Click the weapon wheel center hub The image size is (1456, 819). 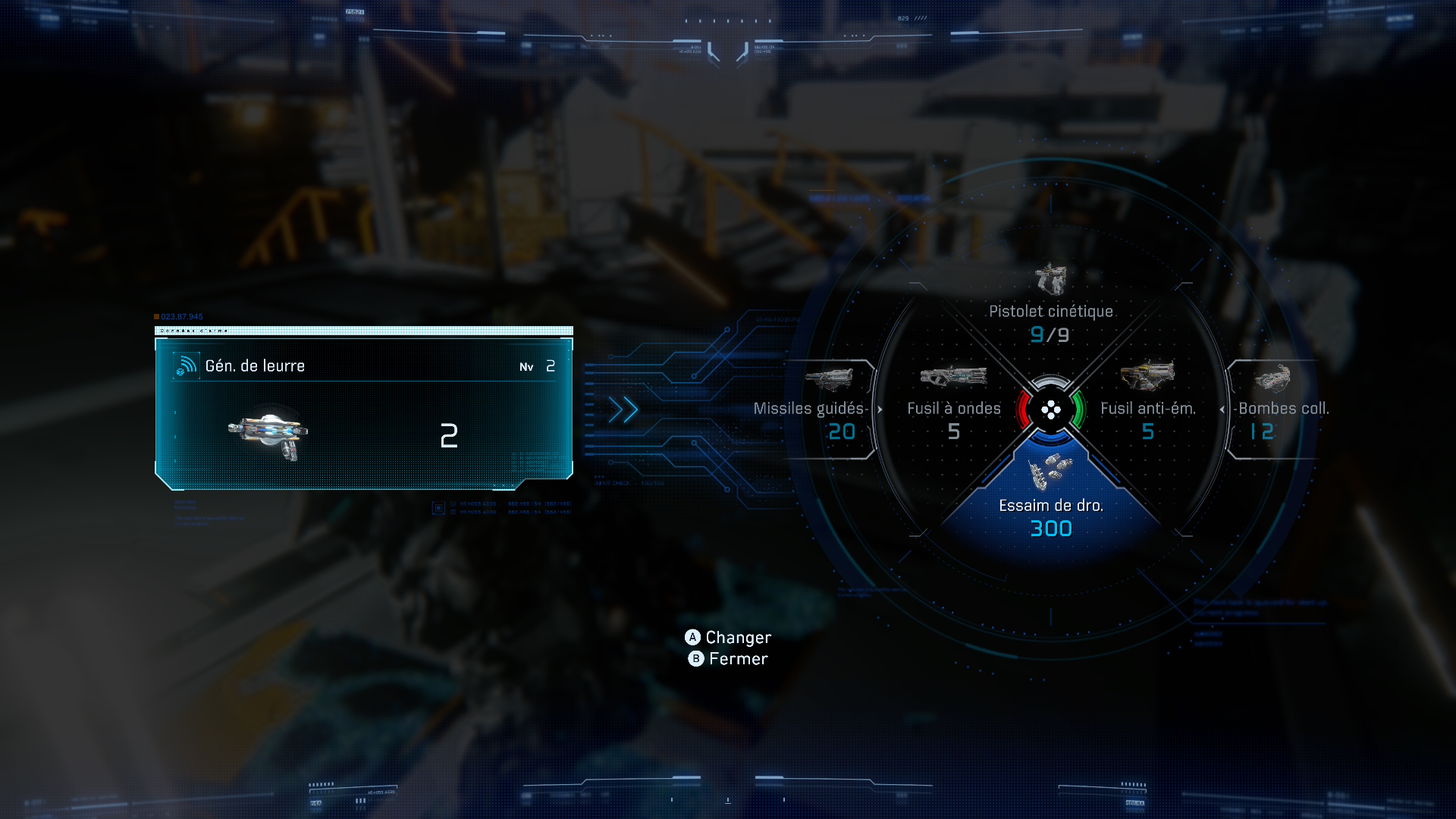point(1050,410)
